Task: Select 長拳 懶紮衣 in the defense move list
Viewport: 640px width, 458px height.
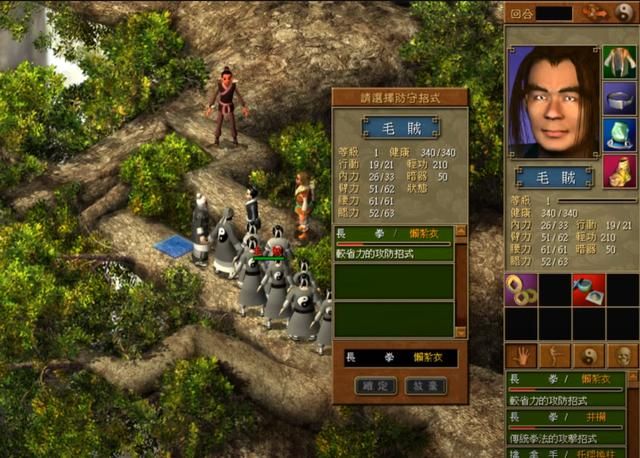Action: (x=394, y=232)
